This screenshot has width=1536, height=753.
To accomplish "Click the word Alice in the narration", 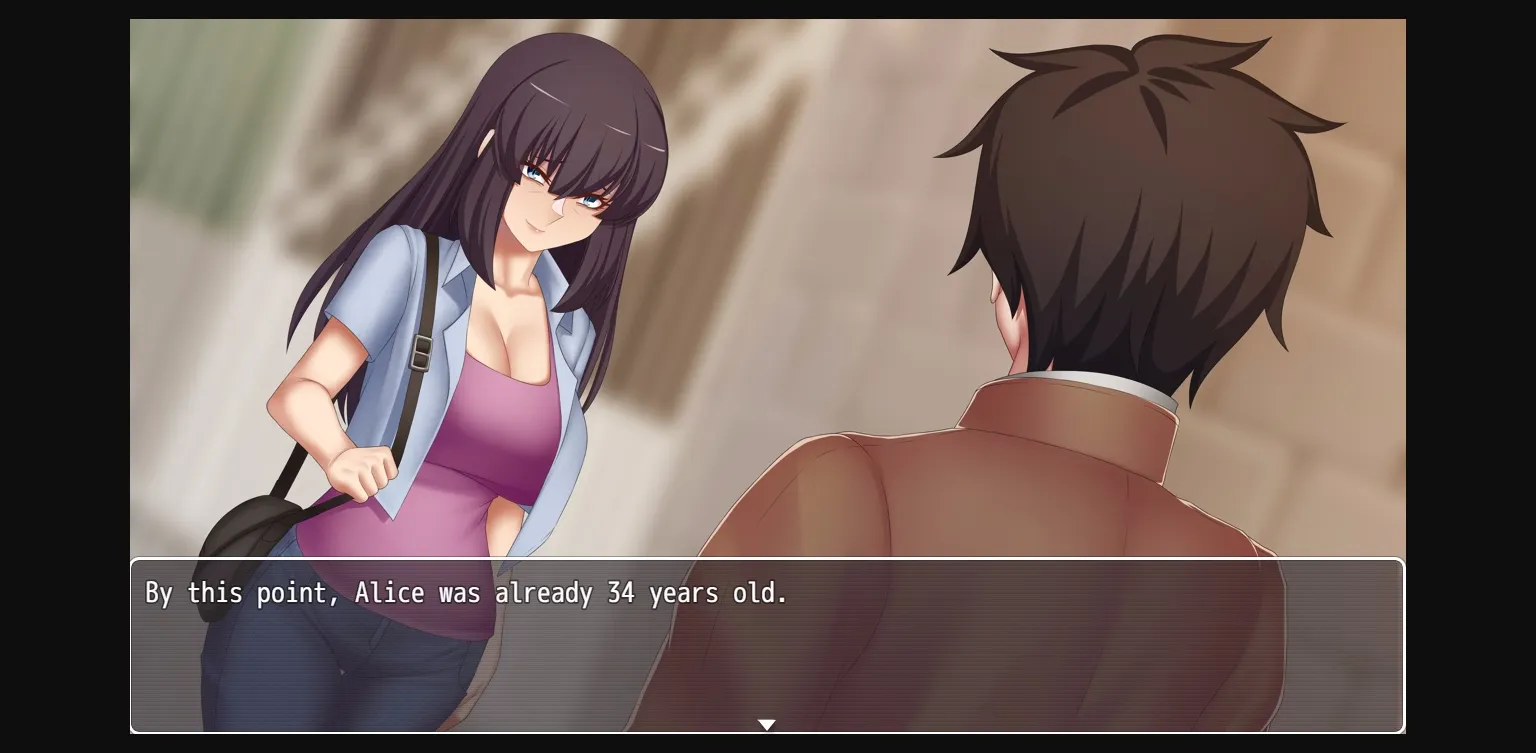I will 390,592.
